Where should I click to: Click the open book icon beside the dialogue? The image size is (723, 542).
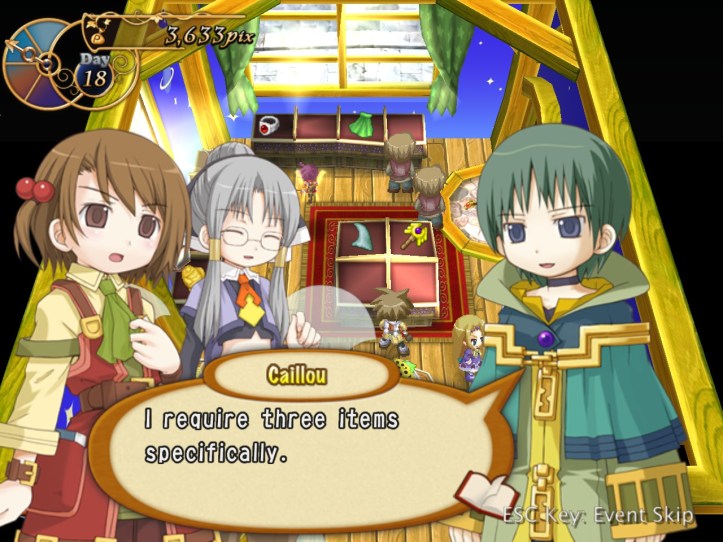(x=486, y=492)
